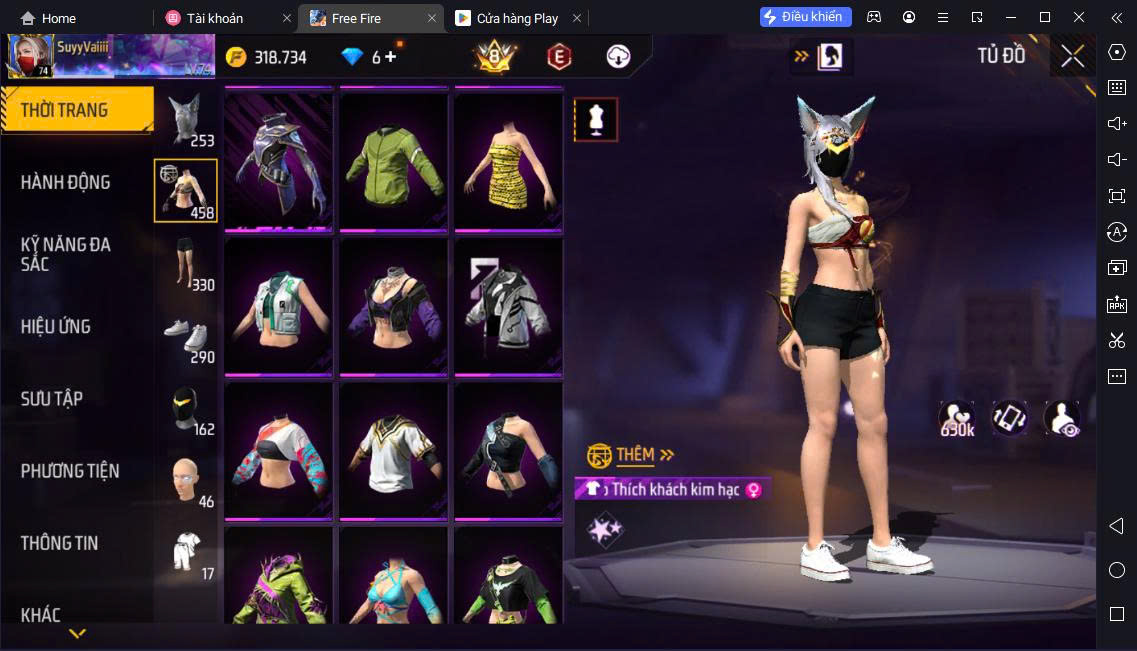Open the SƯU TẬP tab

coord(52,399)
